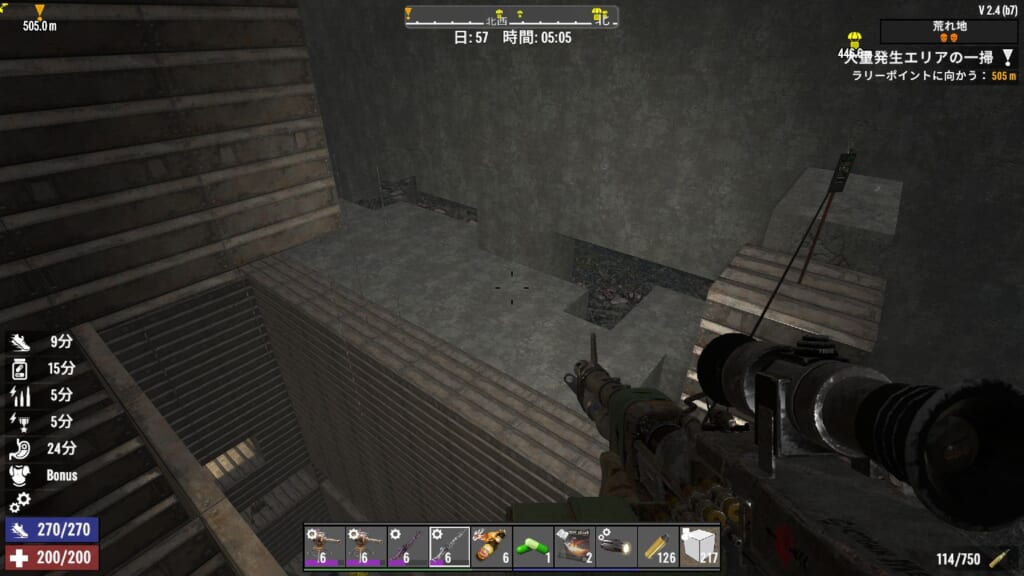Viewport: 1024px width, 576px height.
Task: Select the Molotov cocktail hotbar slot
Action: click(x=491, y=546)
